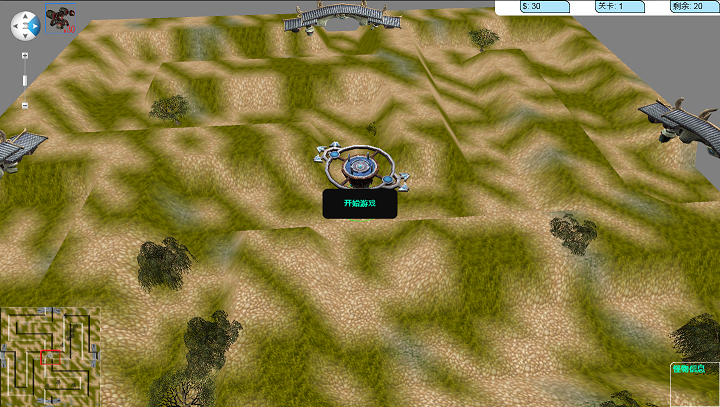Click the zoom slider handle
Image resolution: width=720 pixels, height=407 pixels.
[25, 79]
